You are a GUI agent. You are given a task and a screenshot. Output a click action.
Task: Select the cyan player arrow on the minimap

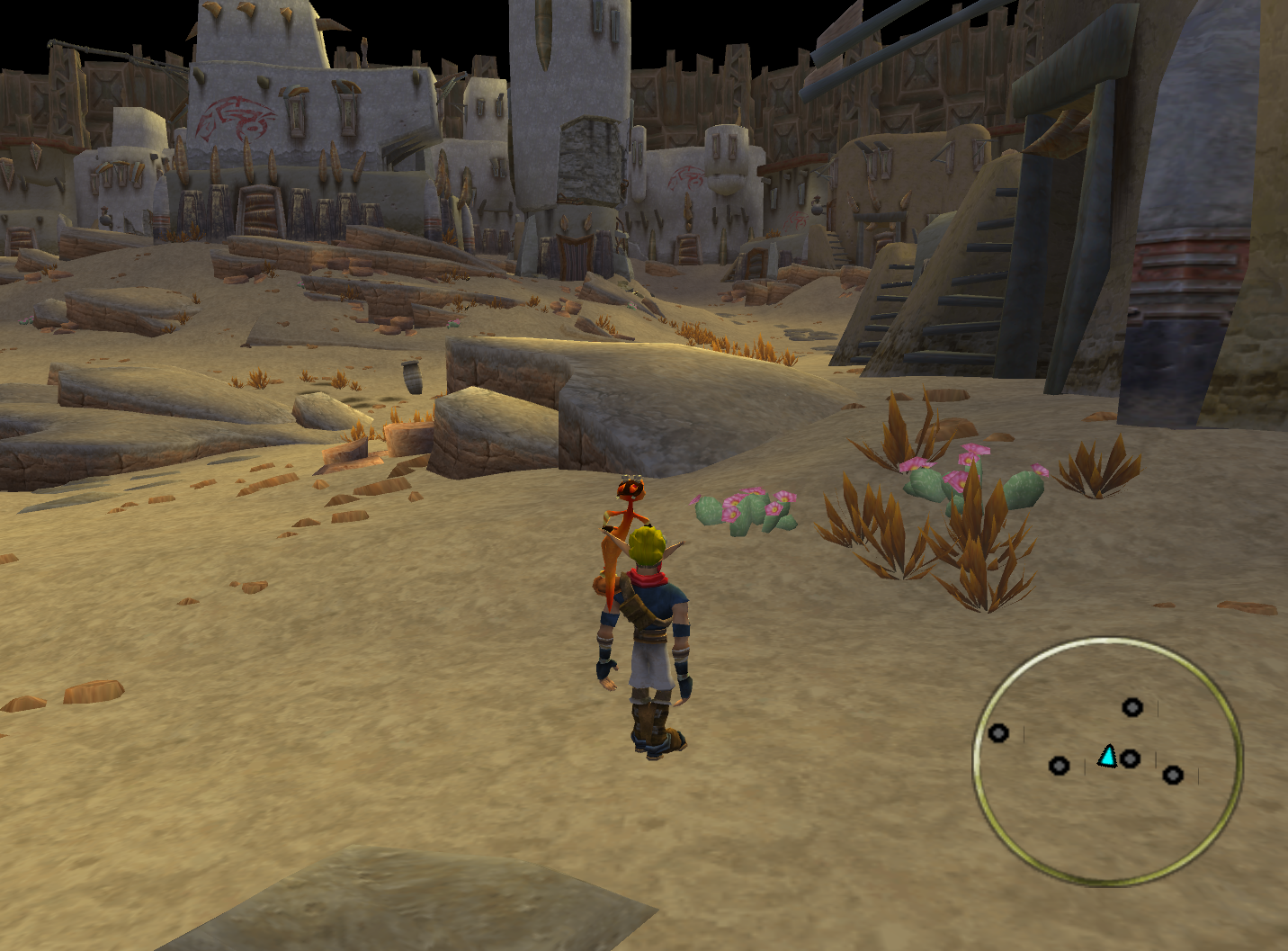point(1108,757)
